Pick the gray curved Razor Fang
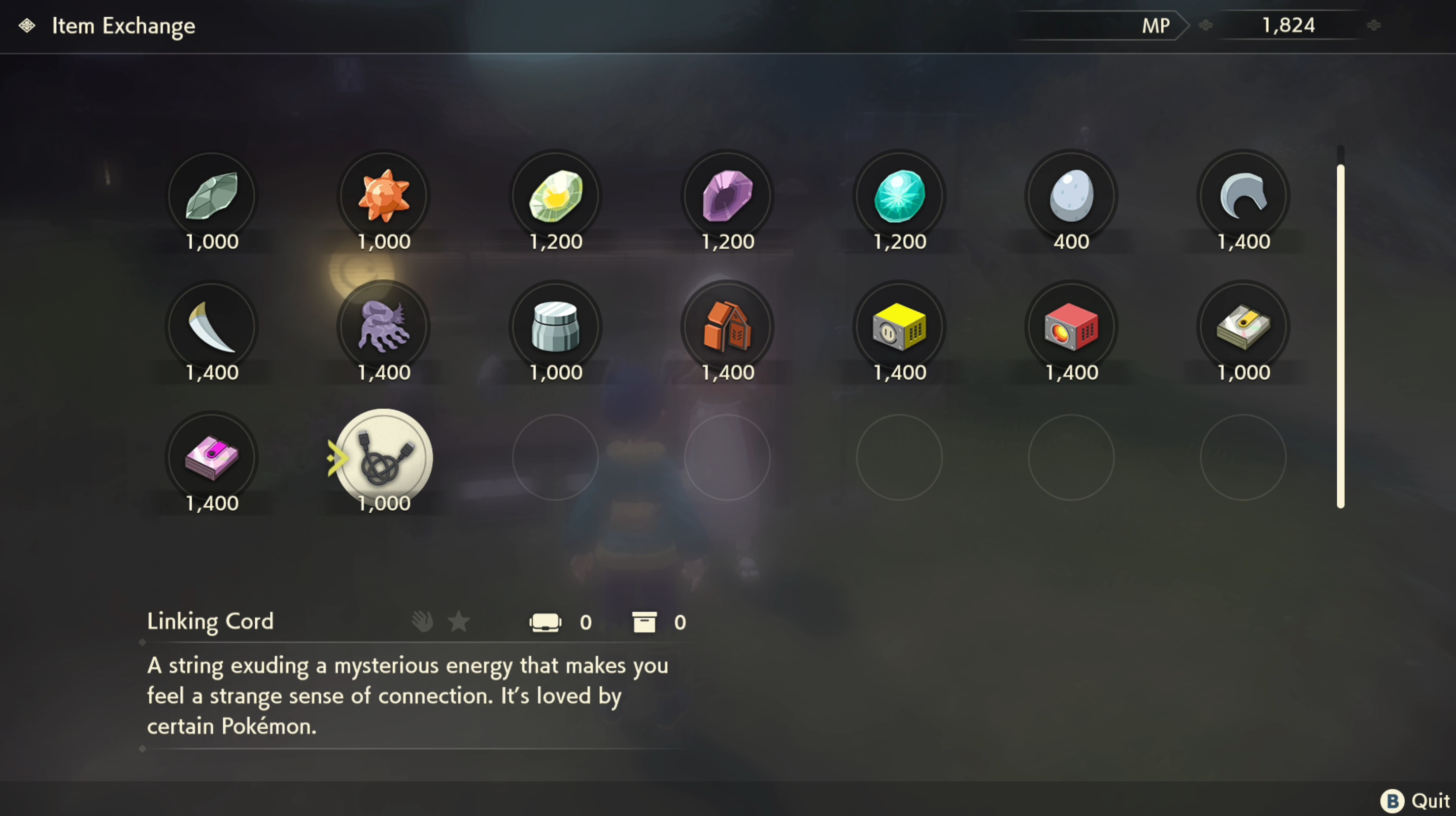 coord(1243,196)
